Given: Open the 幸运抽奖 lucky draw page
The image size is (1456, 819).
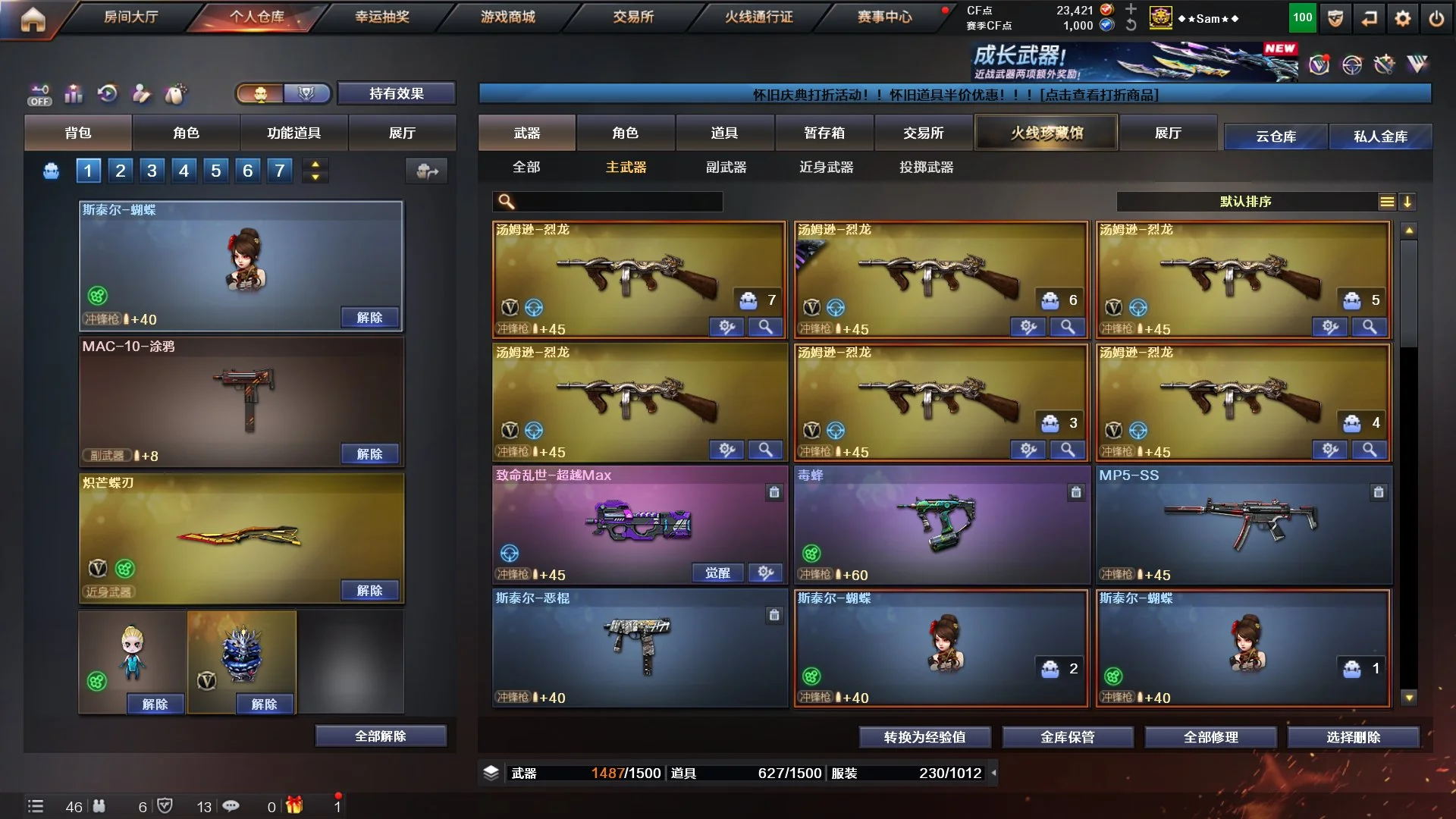Looking at the screenshot, I should coord(382,17).
